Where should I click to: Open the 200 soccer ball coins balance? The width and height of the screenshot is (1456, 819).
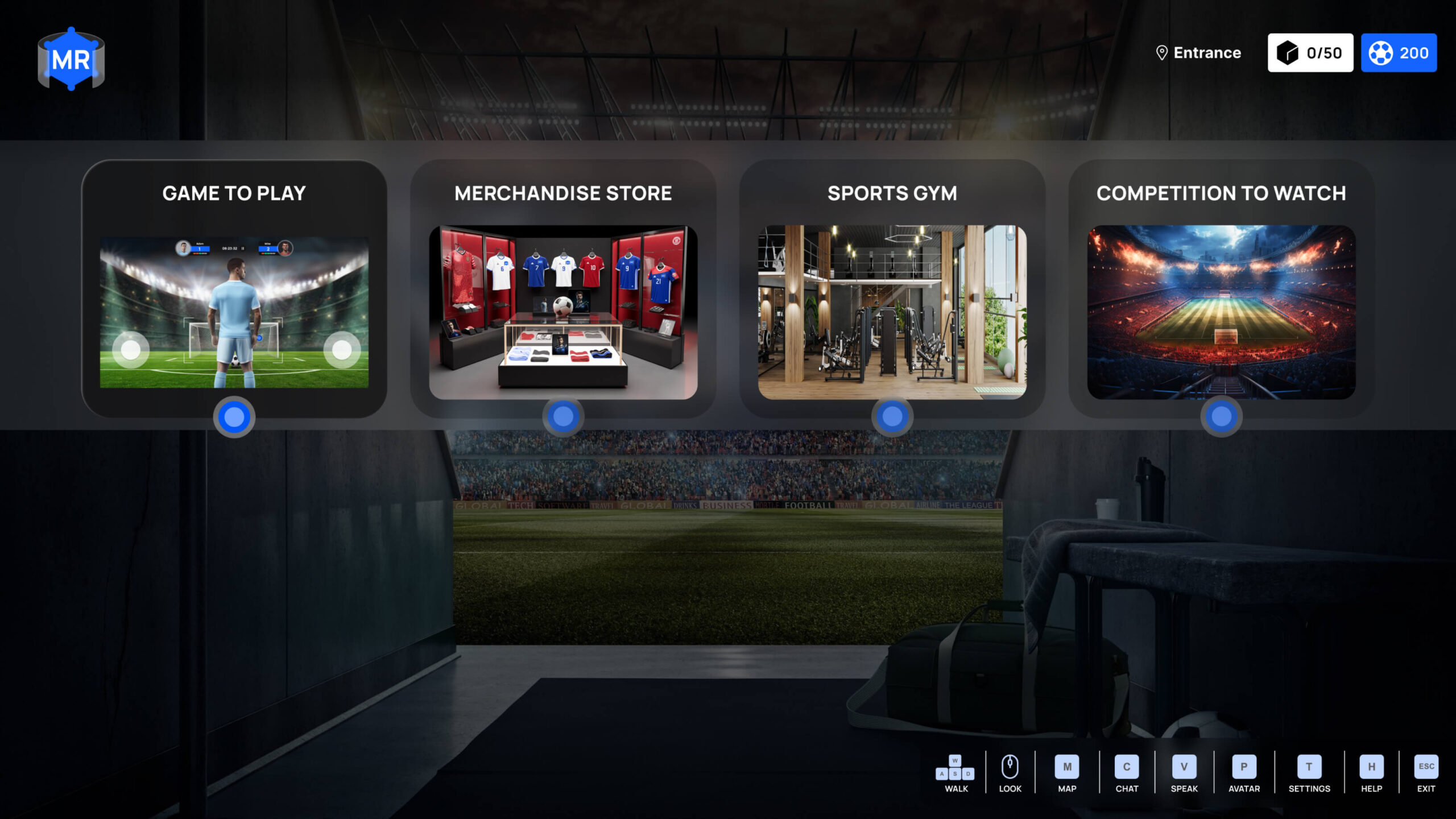pyautogui.click(x=1399, y=53)
